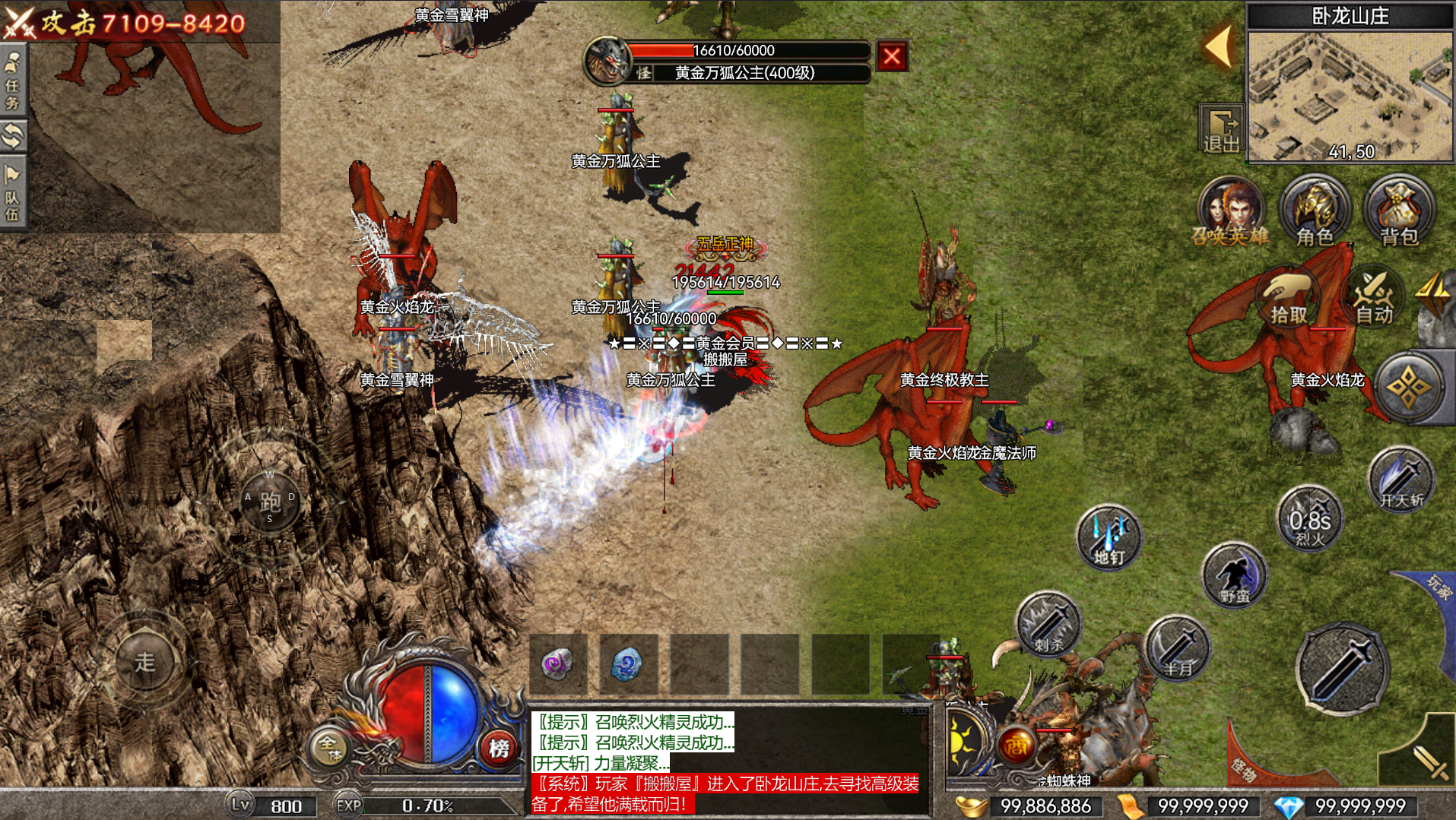The height and width of the screenshot is (820, 1456).
Task: Click the 退出 exit button
Action: (x=1221, y=129)
